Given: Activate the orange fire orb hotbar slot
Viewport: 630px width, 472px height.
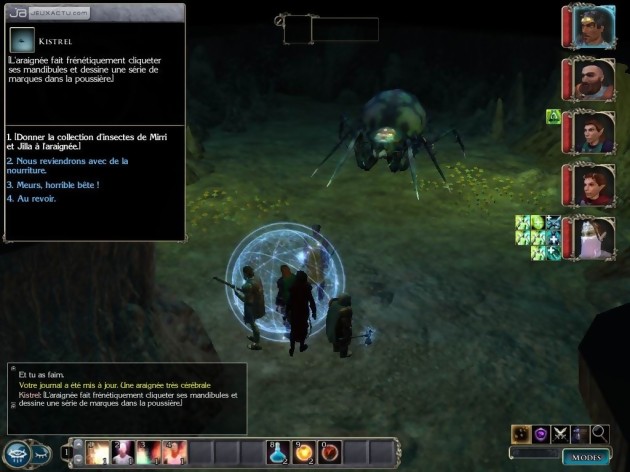Looking at the screenshot, I should coord(303,453).
